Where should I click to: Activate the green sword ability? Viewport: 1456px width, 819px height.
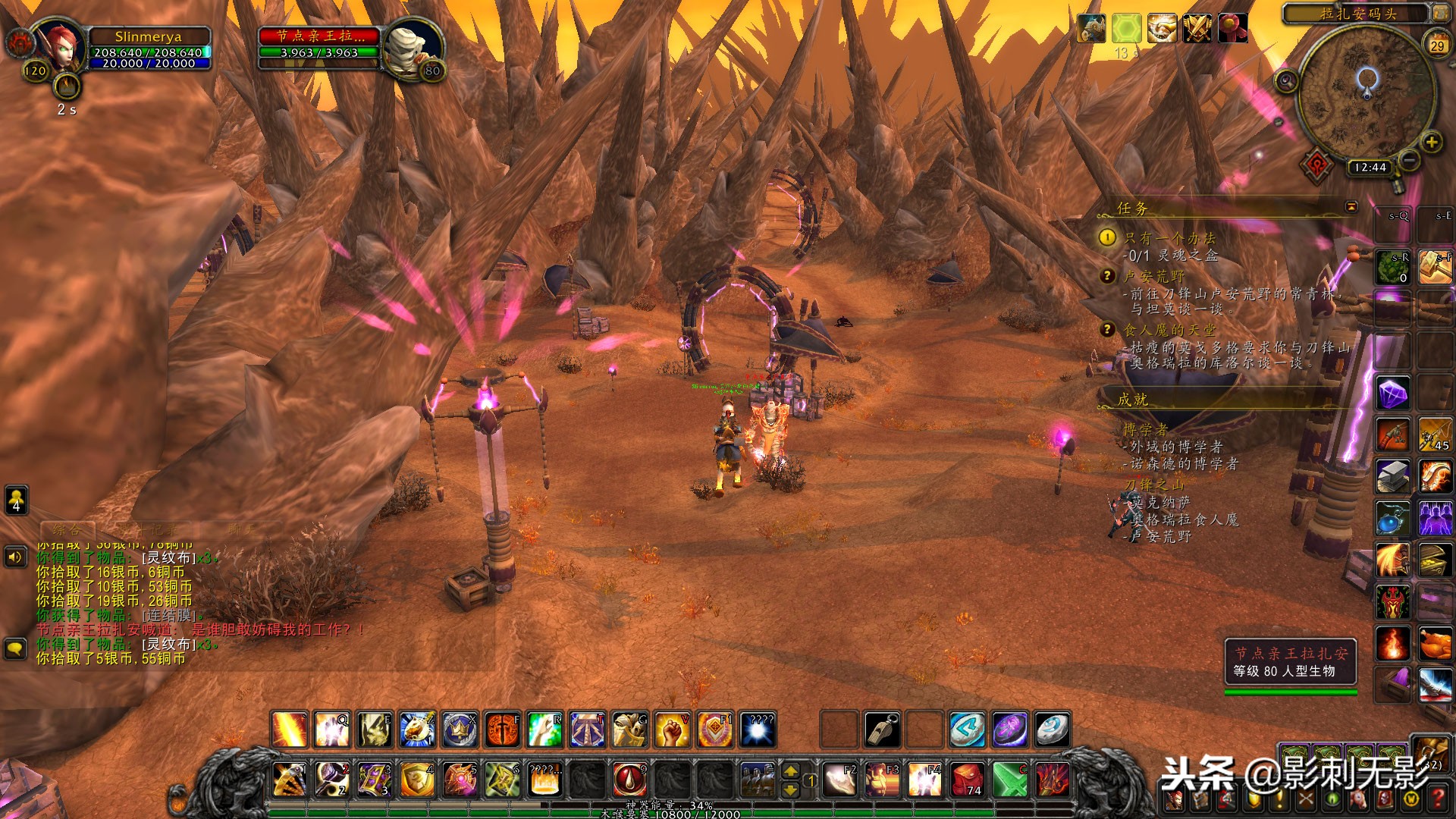[1010, 780]
